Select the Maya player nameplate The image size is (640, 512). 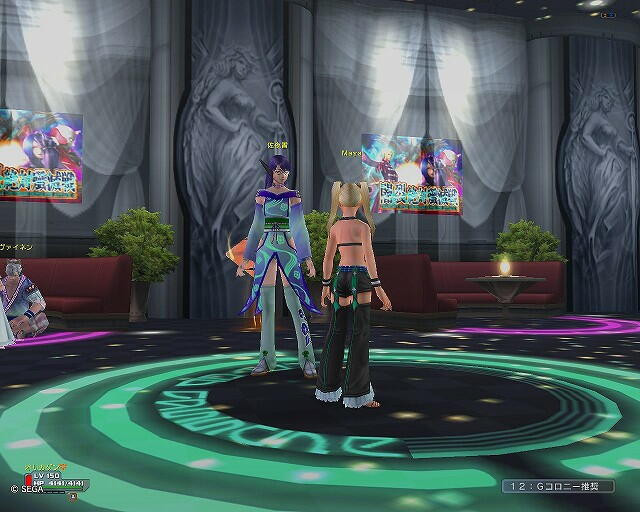coord(350,154)
